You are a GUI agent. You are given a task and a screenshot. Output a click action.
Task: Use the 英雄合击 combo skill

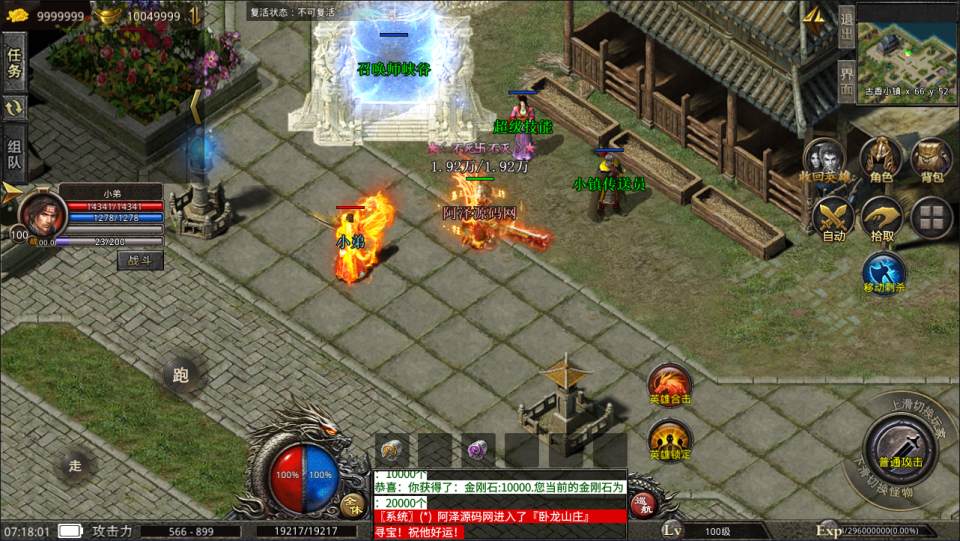pyautogui.click(x=669, y=385)
